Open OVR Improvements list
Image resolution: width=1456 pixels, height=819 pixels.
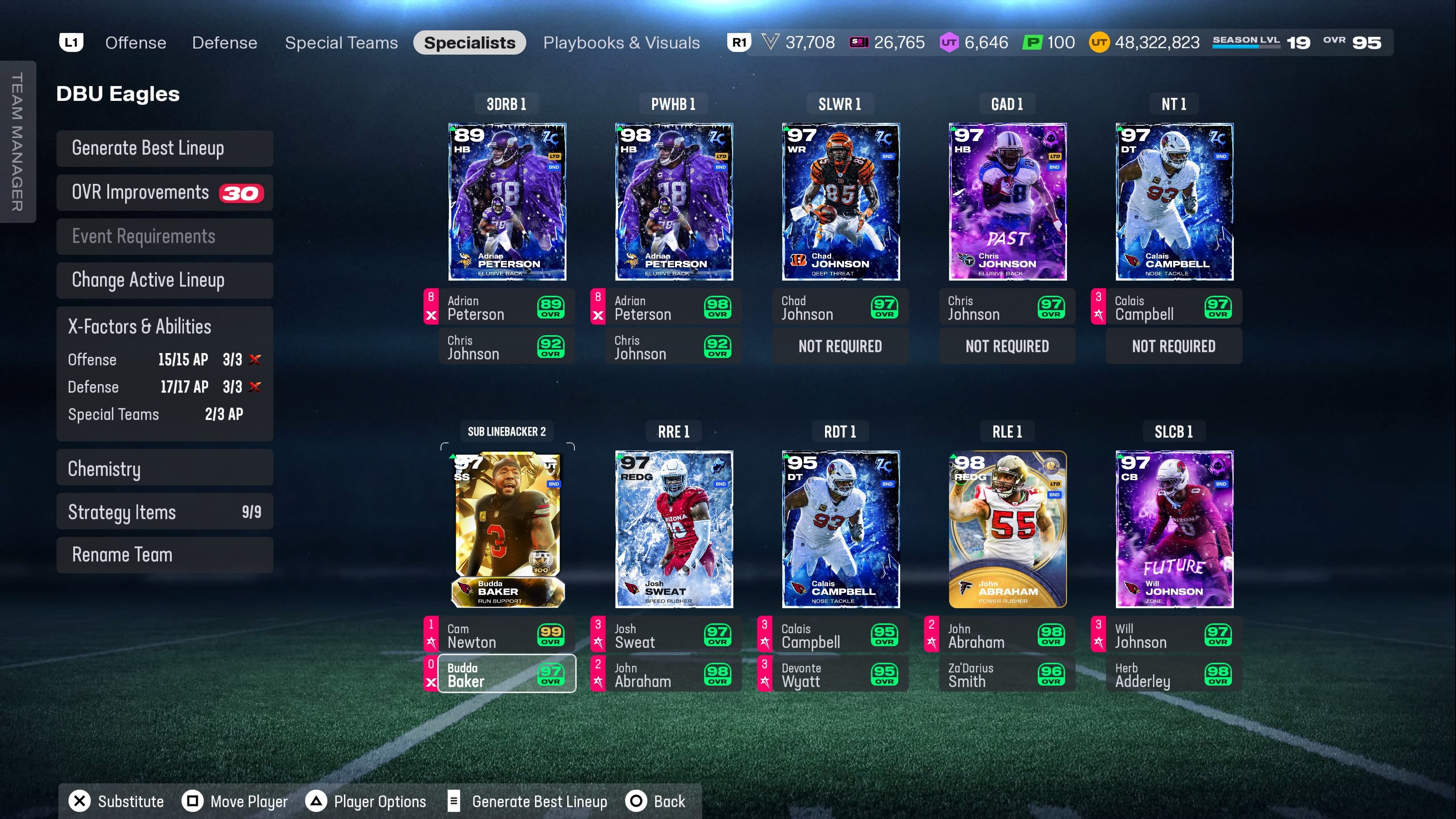tap(165, 193)
